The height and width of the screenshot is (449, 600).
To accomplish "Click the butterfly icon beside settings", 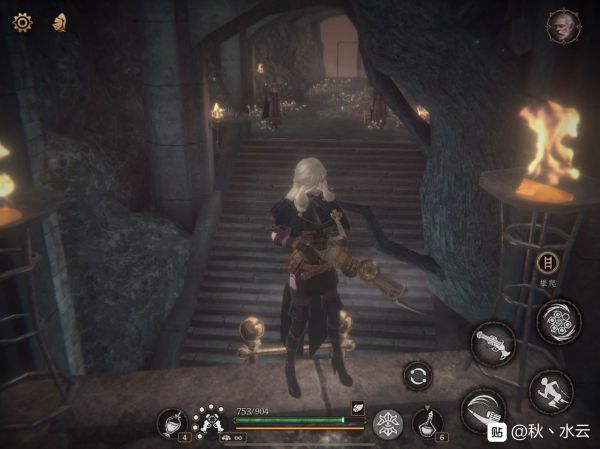I will click(61, 21).
